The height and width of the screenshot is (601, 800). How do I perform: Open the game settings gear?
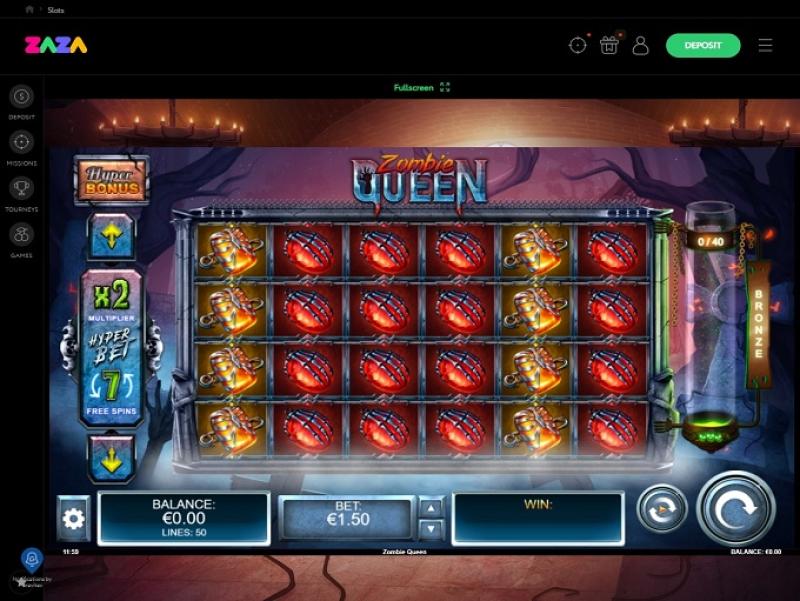[74, 518]
